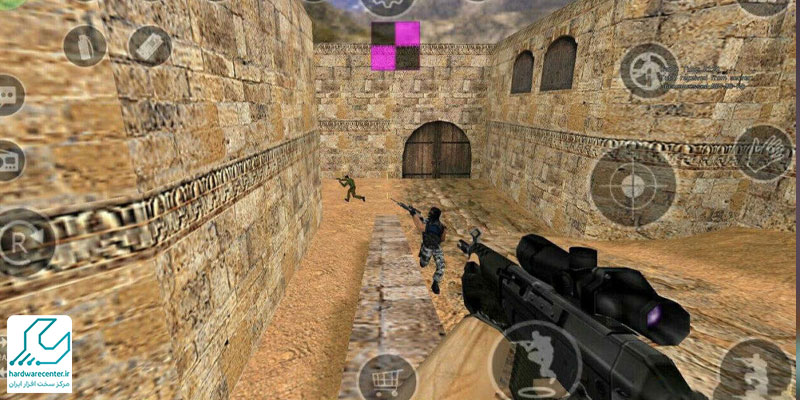The image size is (800, 400).
Task: Tap the soldier button beside the scope
Action: coord(754,372)
